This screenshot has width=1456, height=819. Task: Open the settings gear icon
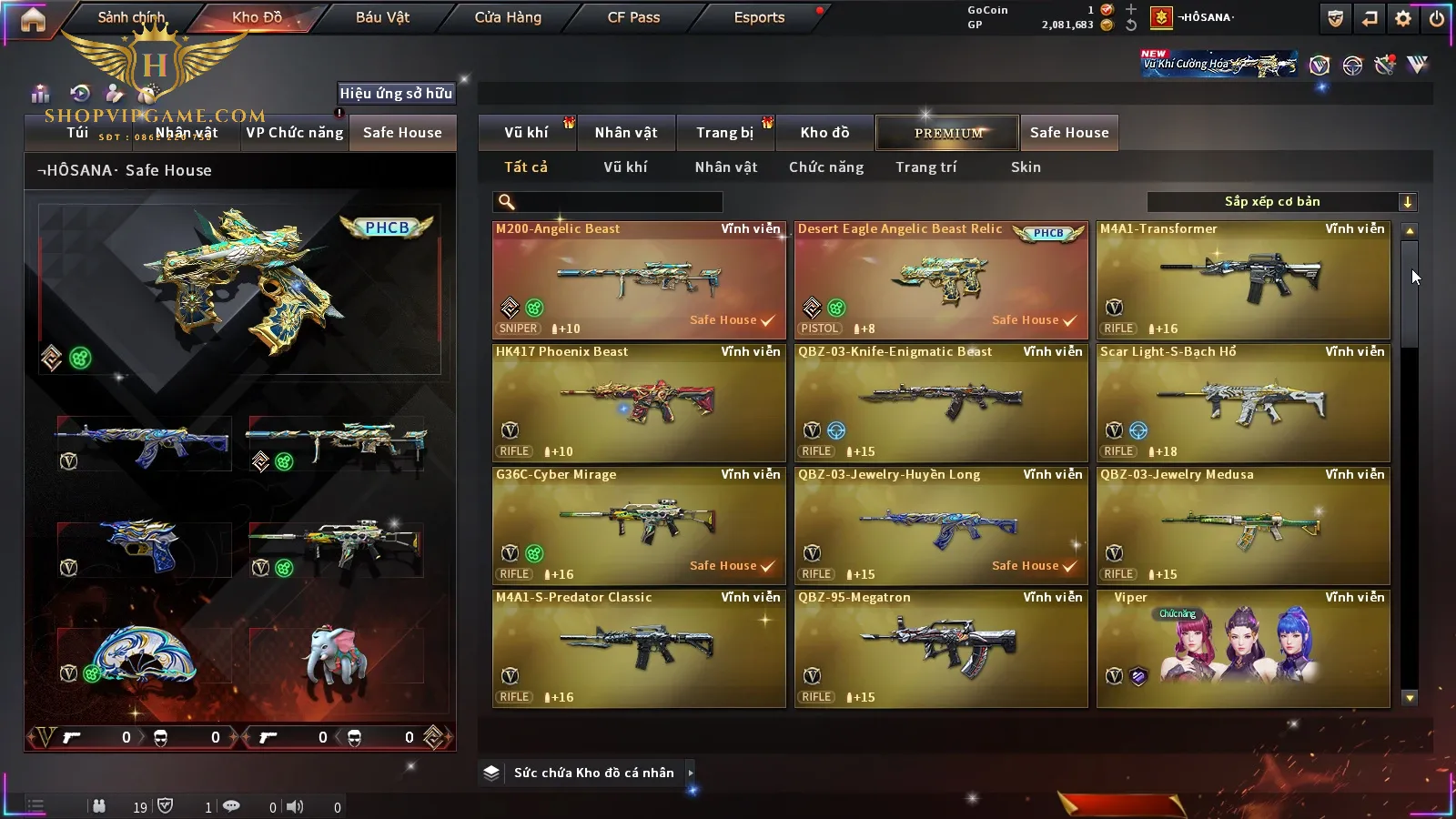click(x=1403, y=18)
